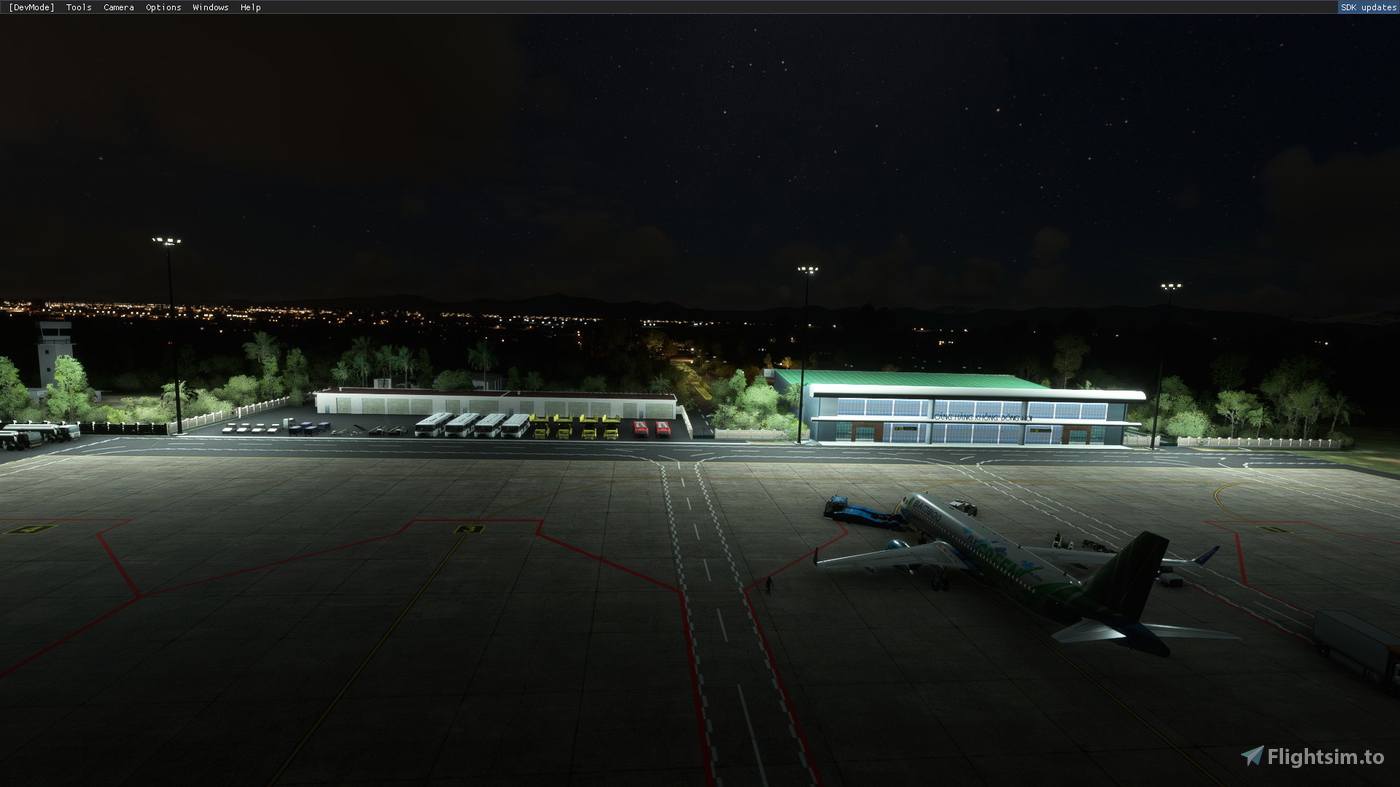Click the SDK updates notification
1400x787 pixels.
pos(1368,7)
